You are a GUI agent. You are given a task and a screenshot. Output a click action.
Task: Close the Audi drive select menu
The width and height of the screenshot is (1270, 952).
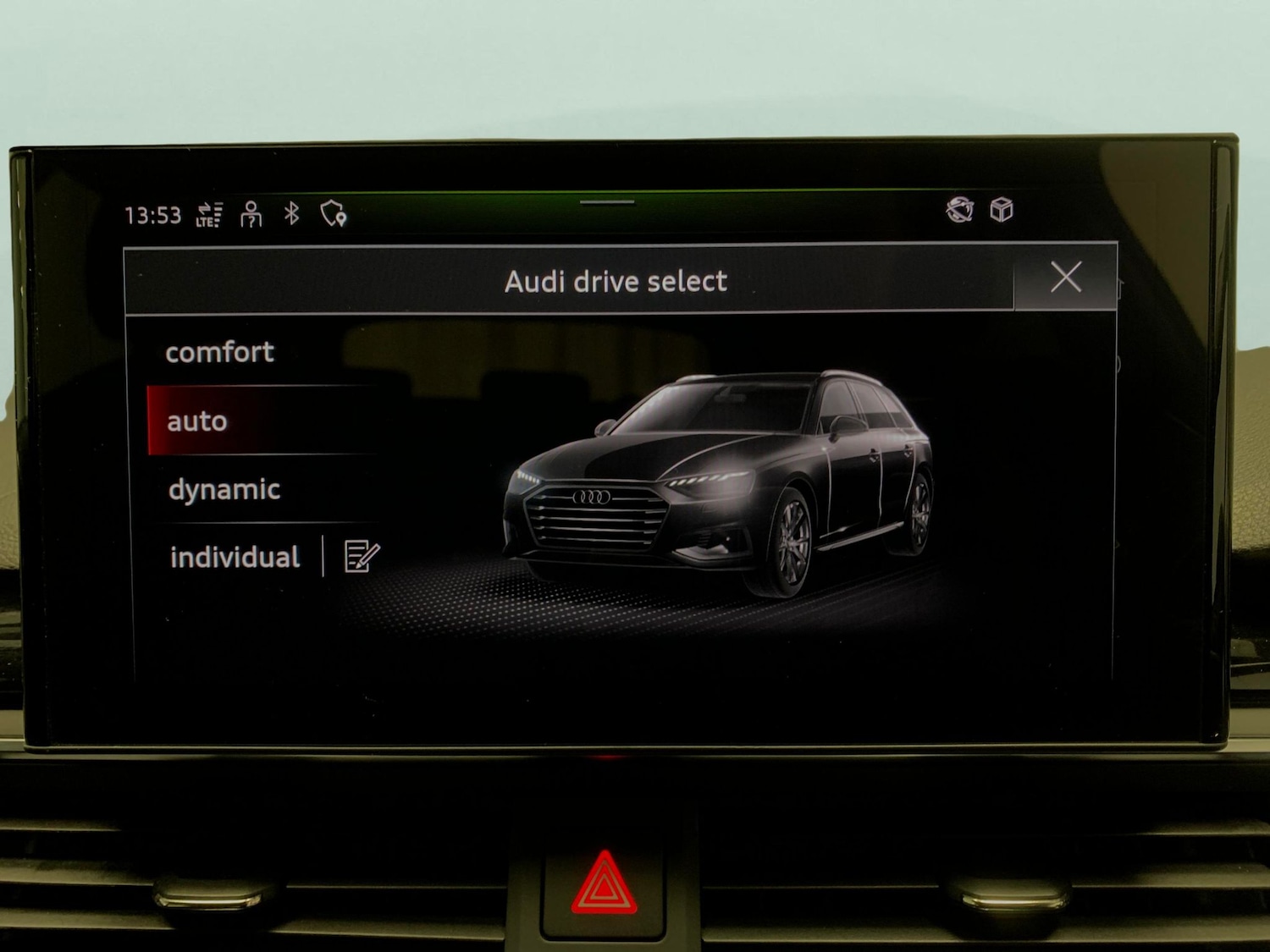[x=1066, y=277]
